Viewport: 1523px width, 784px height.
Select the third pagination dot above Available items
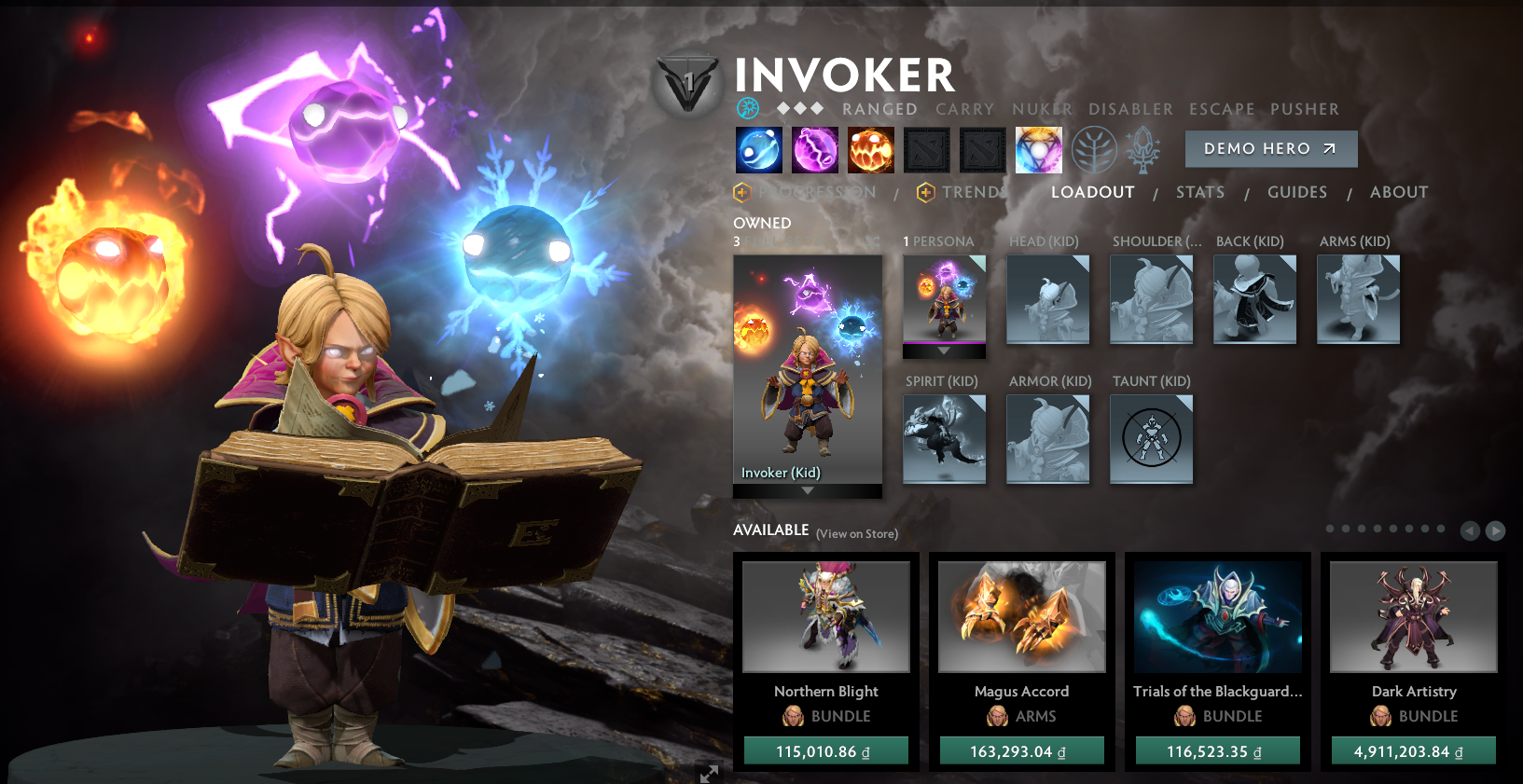1361,529
